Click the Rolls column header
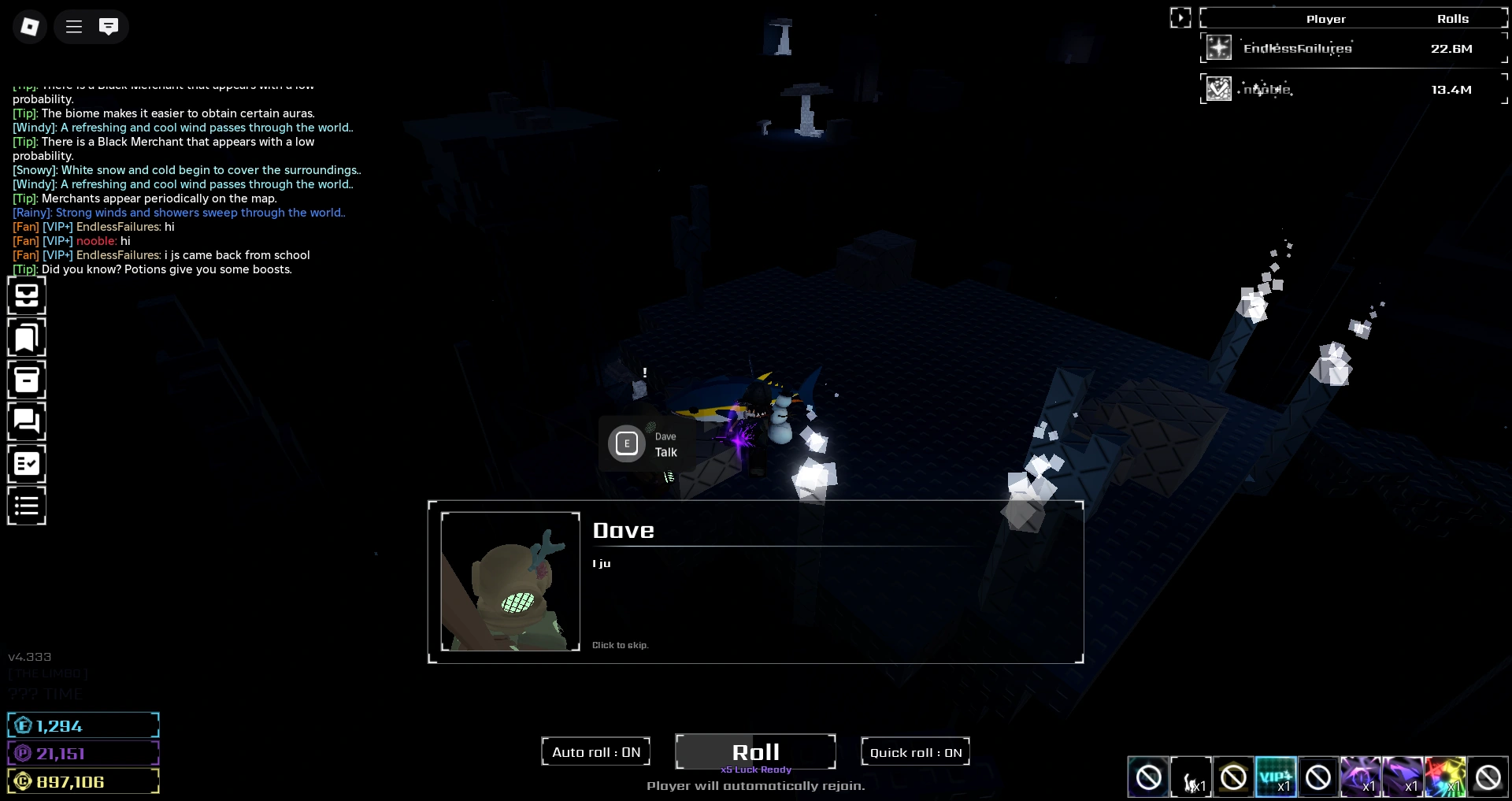 1453,18
